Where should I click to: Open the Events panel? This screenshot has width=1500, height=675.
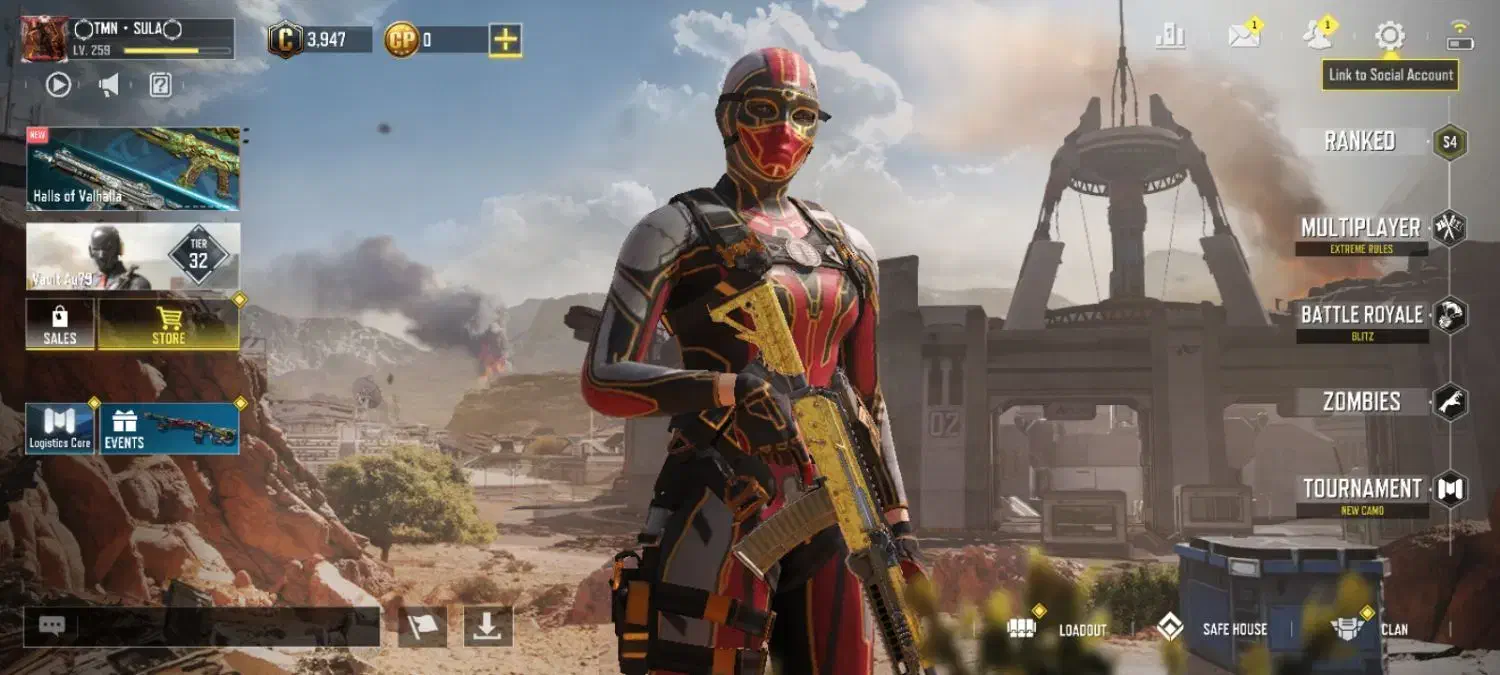(x=169, y=429)
